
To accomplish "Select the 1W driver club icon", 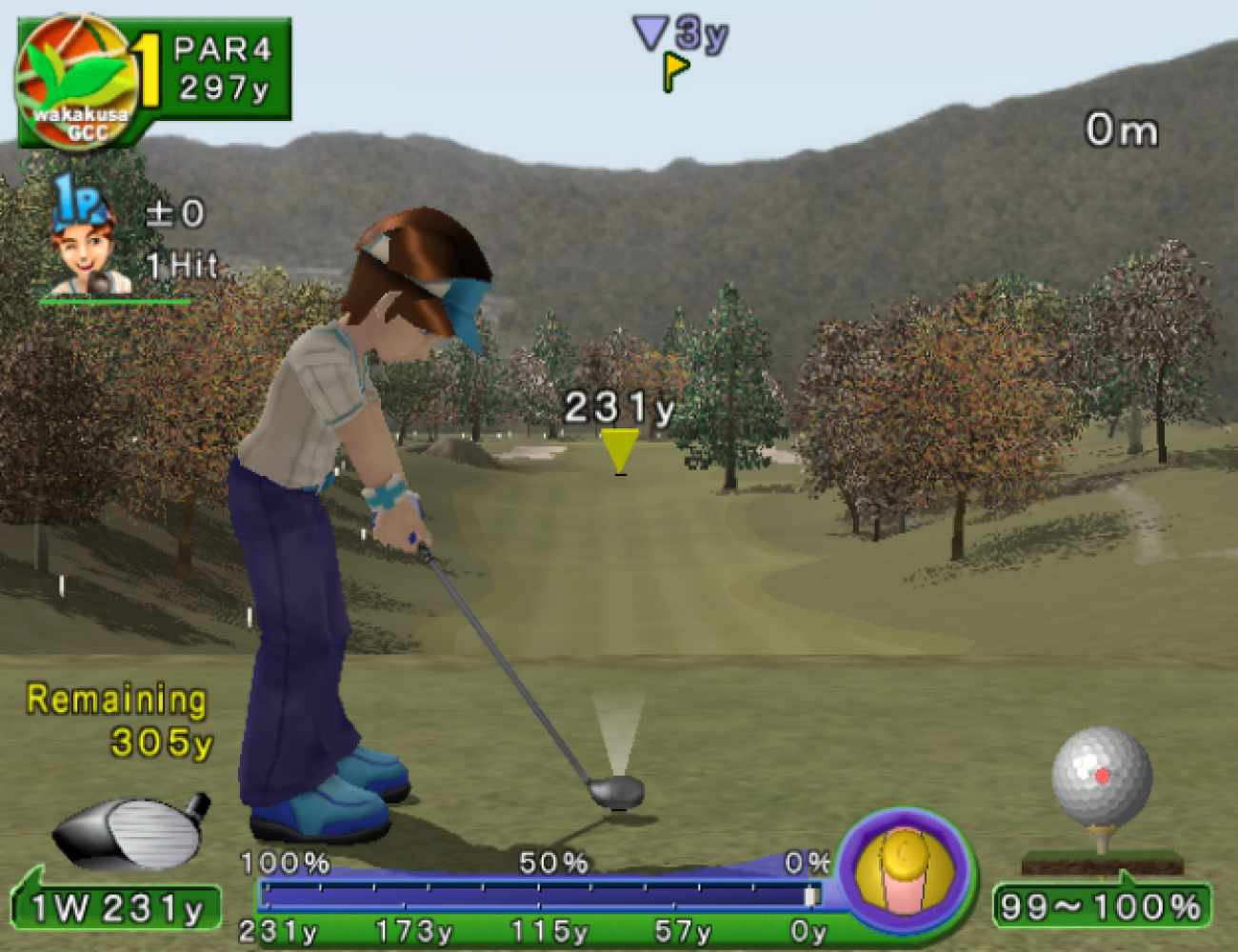I will click(130, 831).
